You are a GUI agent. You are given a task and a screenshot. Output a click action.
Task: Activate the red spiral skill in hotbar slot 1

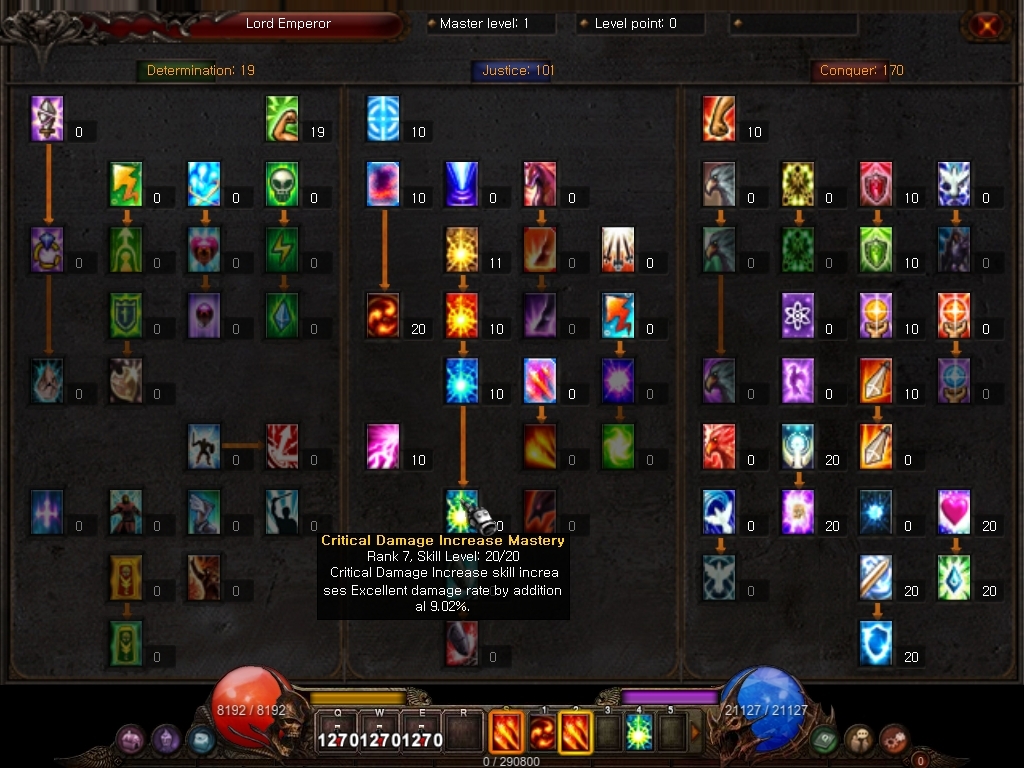pyautogui.click(x=542, y=733)
